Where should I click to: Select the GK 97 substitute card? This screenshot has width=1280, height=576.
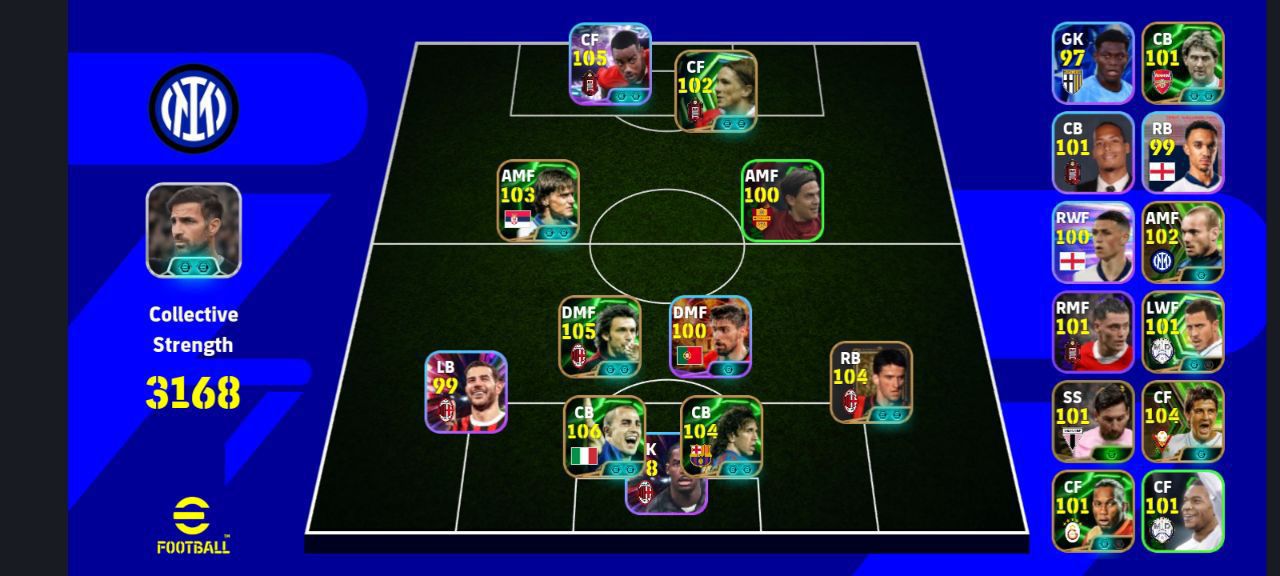1093,63
